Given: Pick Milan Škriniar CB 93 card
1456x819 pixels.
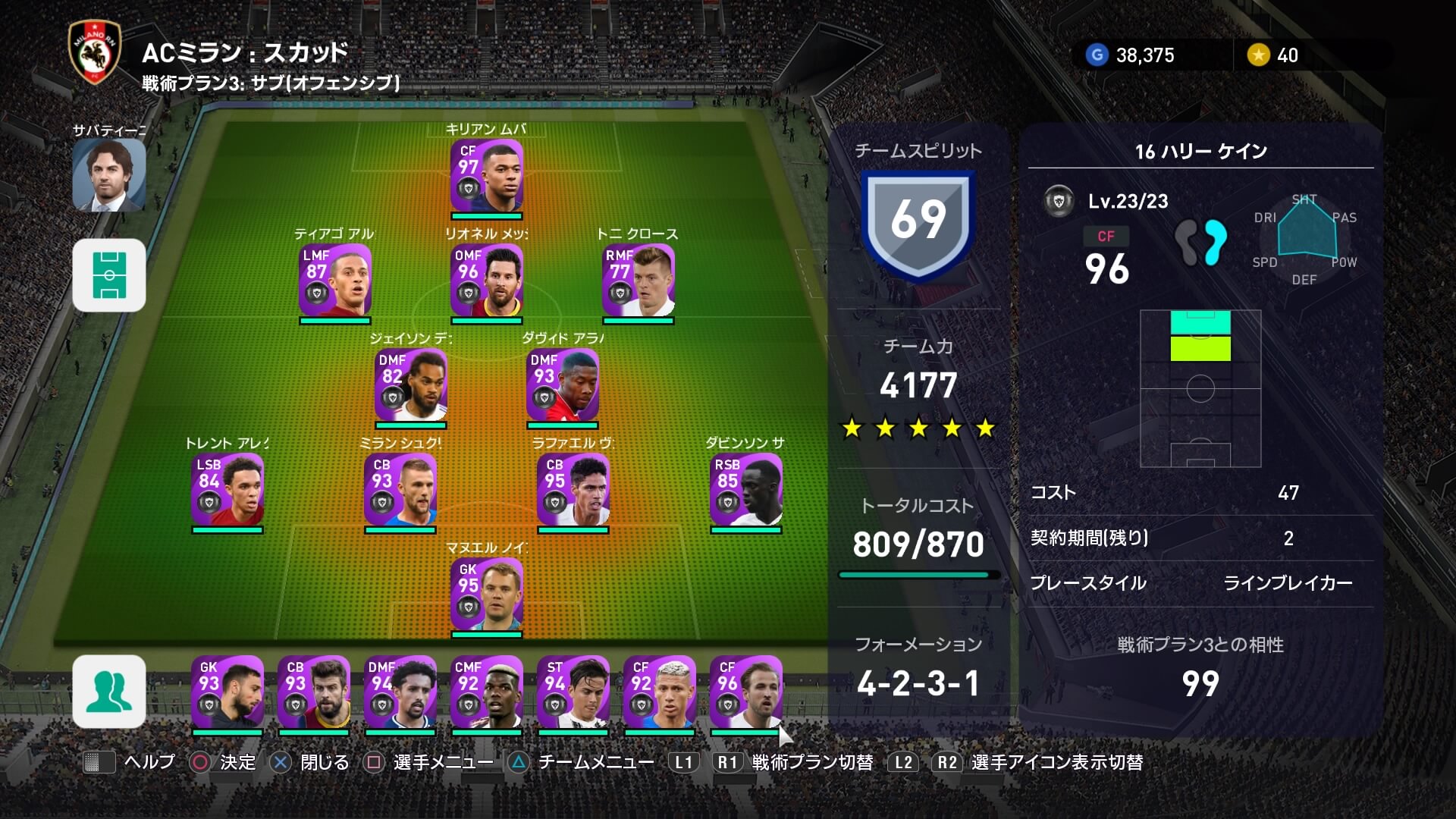Looking at the screenshot, I should [400, 489].
